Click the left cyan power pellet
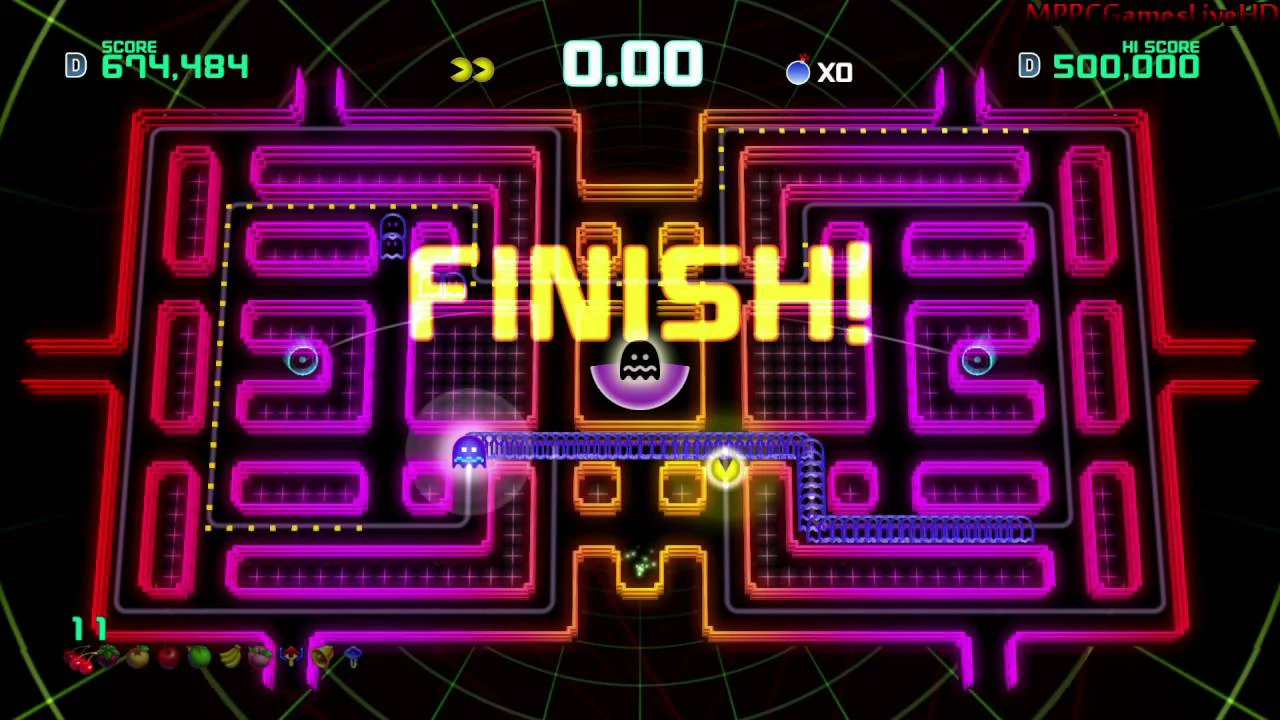 (303, 360)
